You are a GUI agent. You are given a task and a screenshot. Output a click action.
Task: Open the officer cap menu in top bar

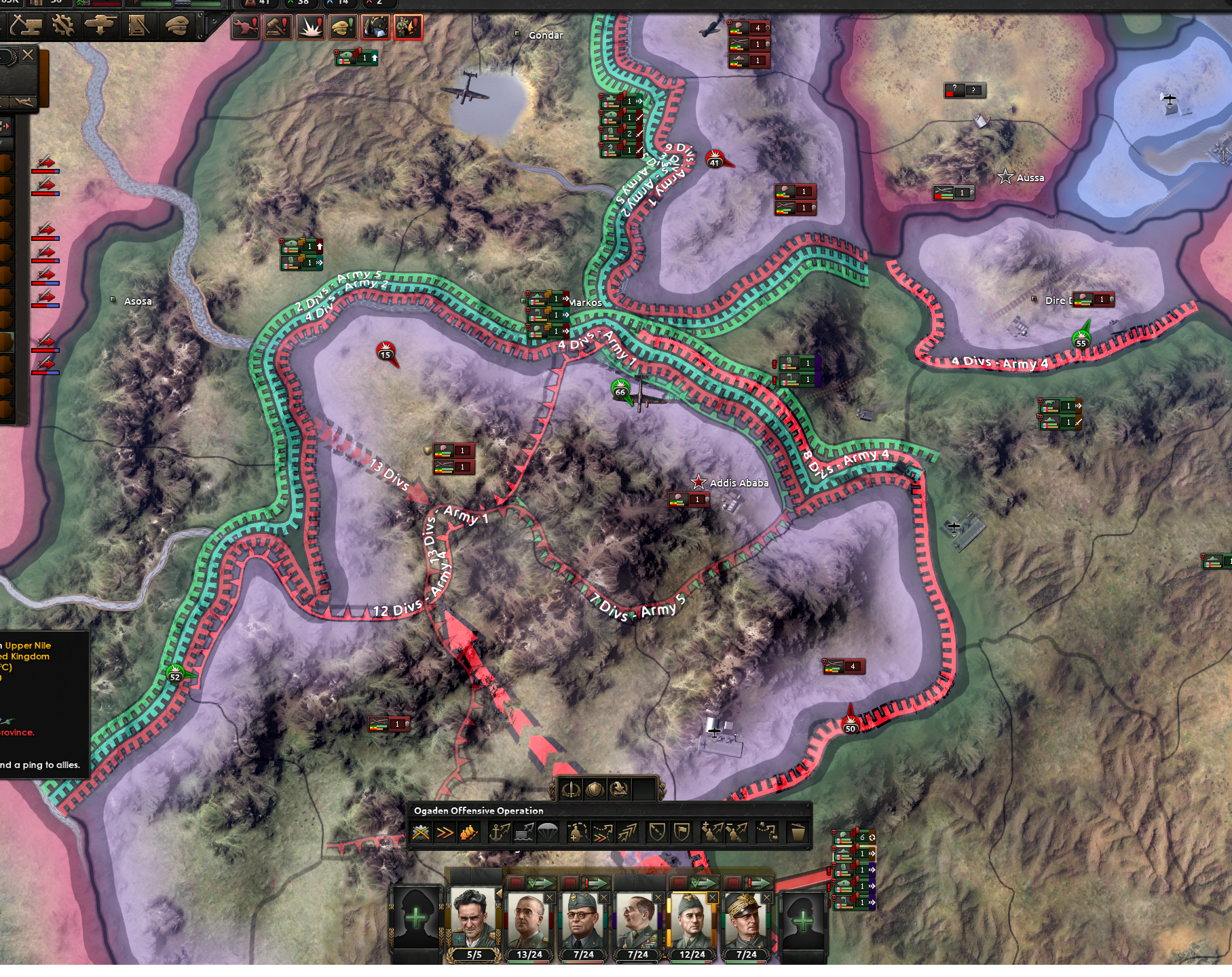pyautogui.click(x=177, y=26)
